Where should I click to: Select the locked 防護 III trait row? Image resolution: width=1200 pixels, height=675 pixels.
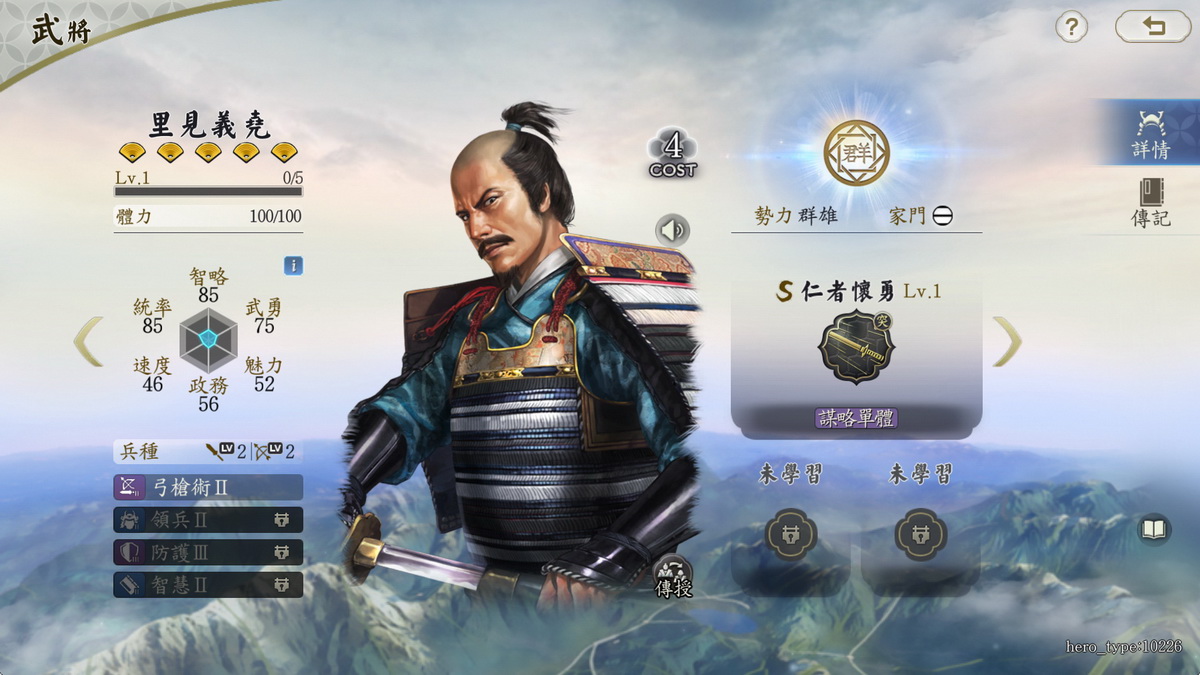coord(208,552)
